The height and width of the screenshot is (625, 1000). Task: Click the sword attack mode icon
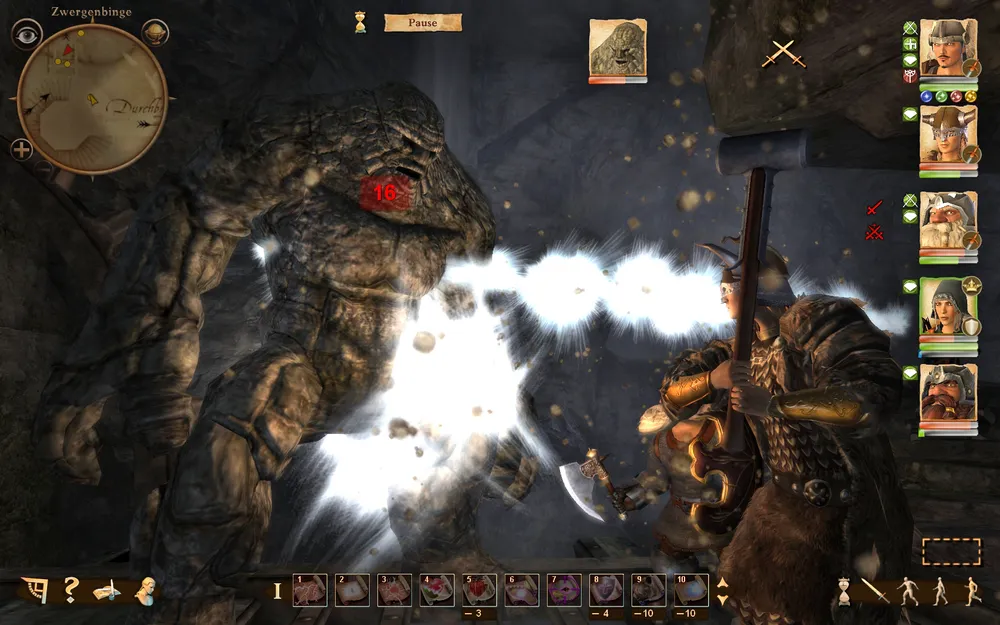point(875,591)
